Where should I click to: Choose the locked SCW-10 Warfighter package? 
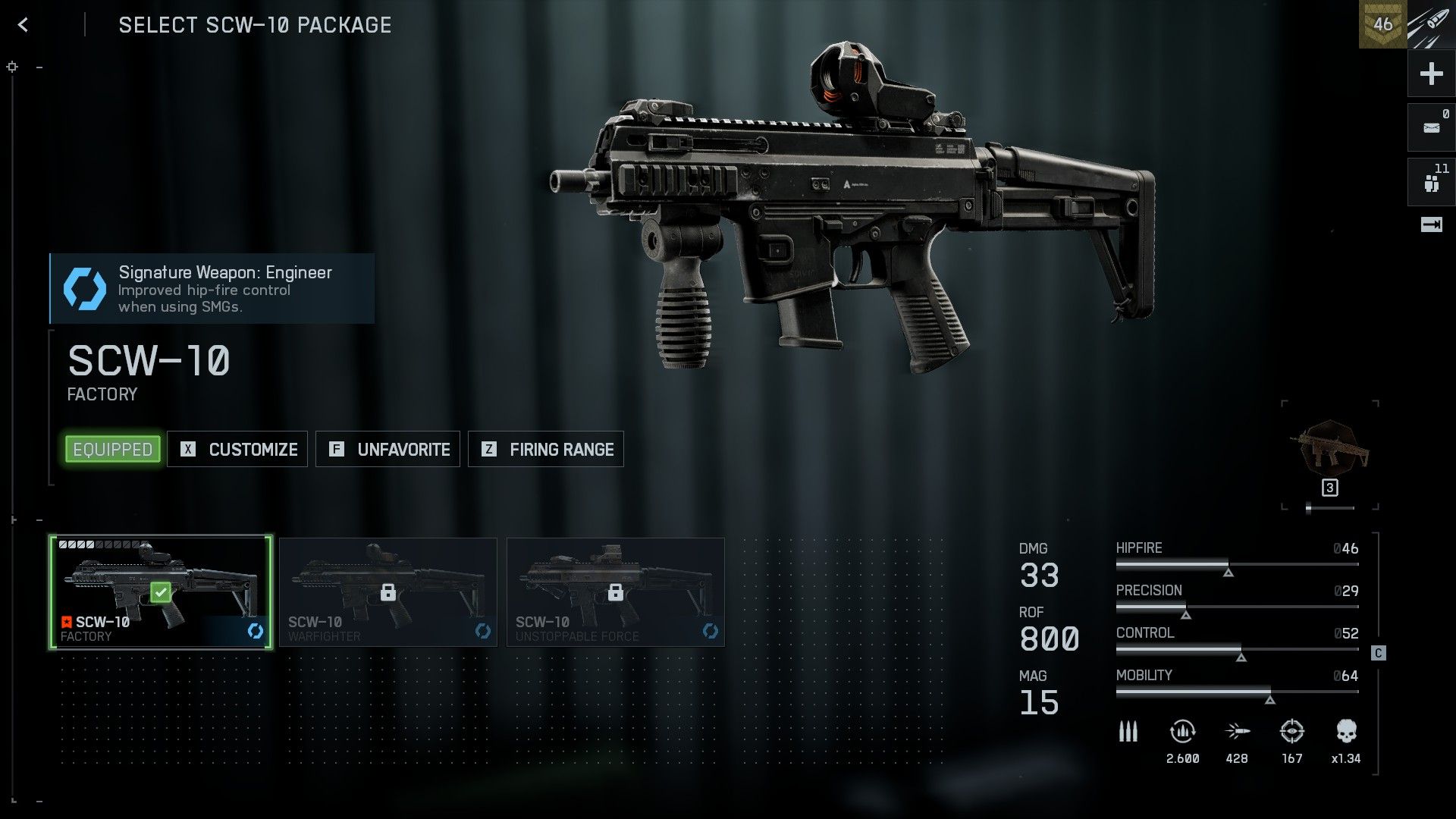coord(388,592)
